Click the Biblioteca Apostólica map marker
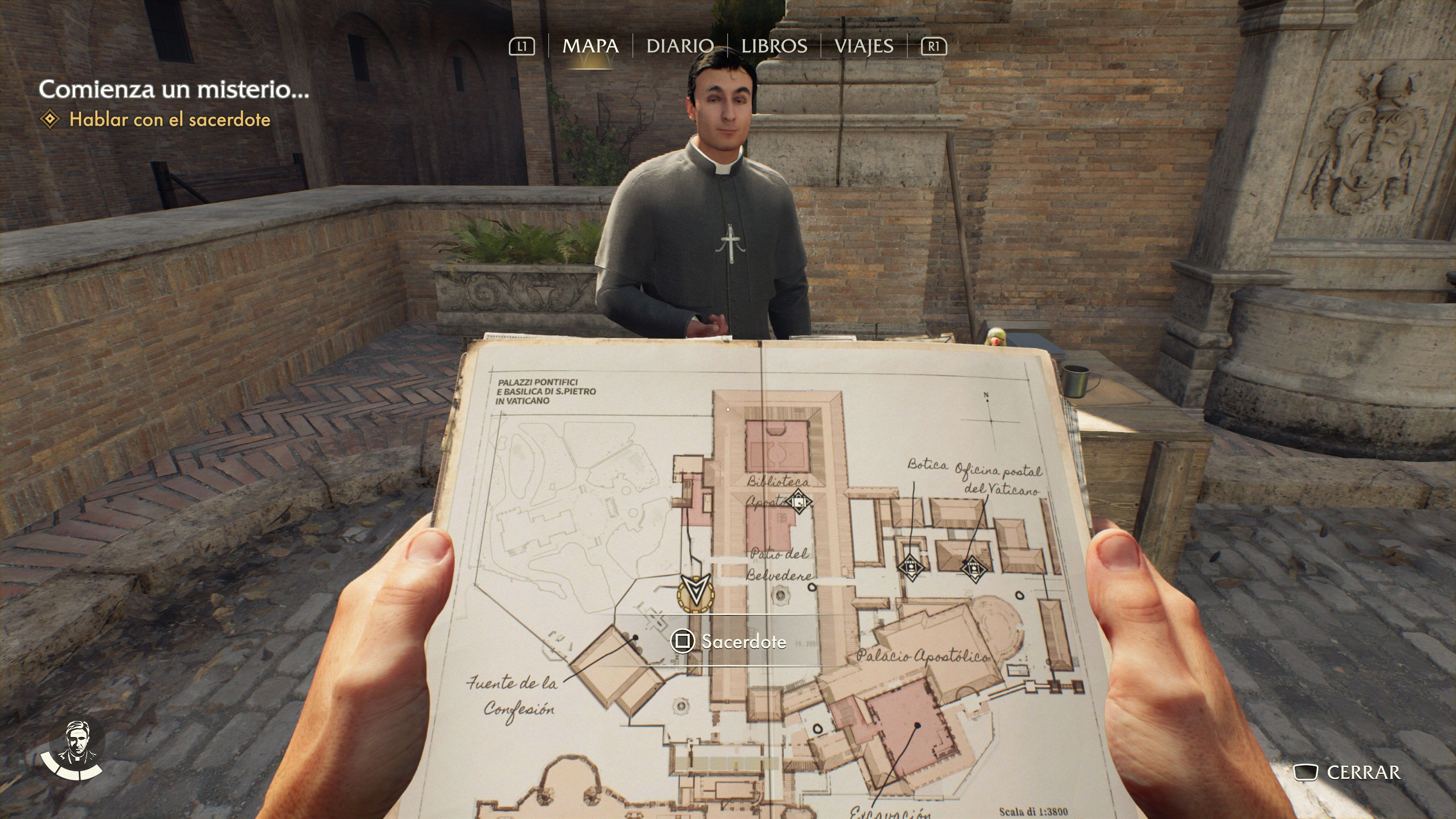This screenshot has width=1456, height=819. point(798,501)
